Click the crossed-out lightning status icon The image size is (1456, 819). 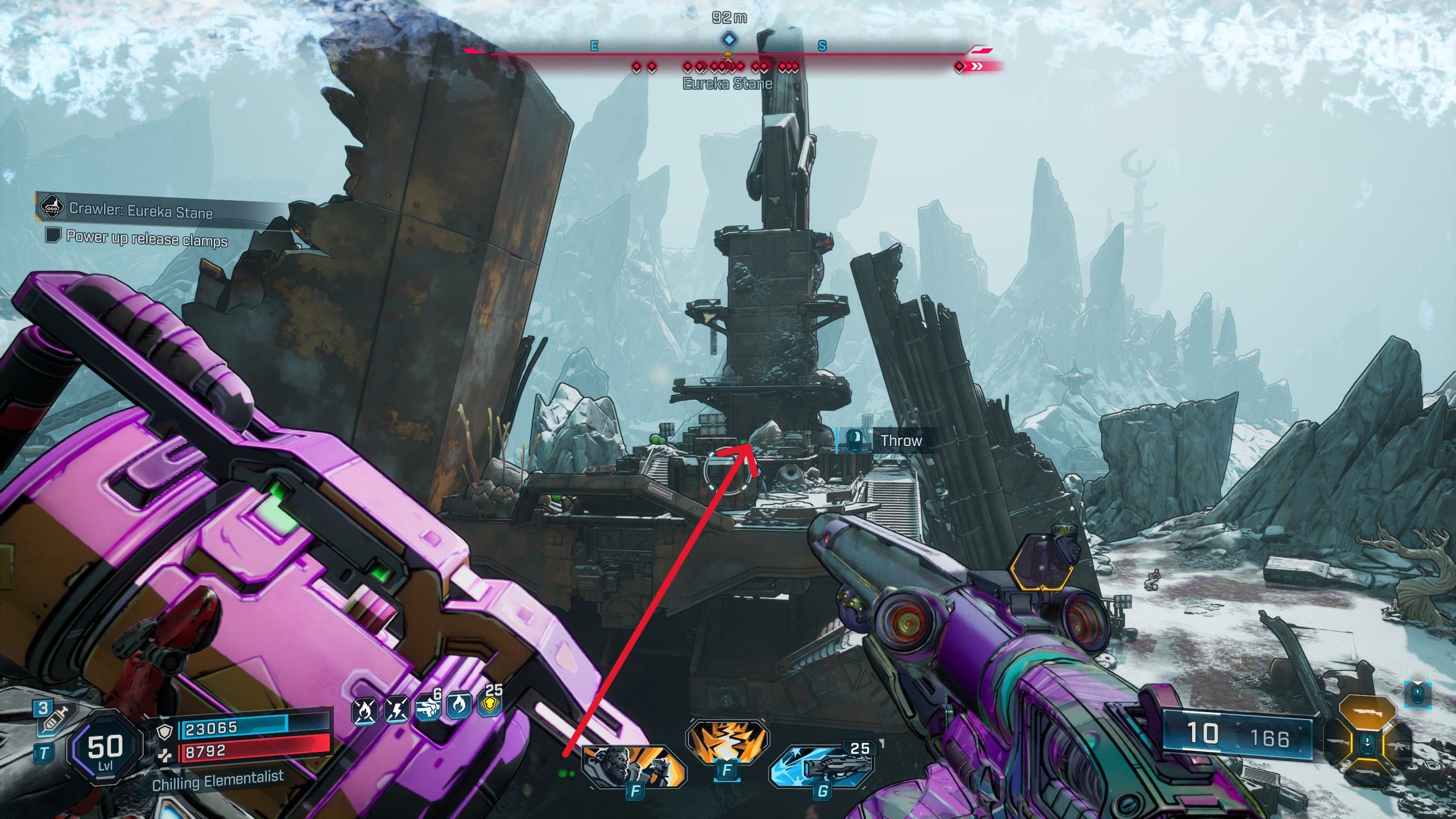click(396, 710)
